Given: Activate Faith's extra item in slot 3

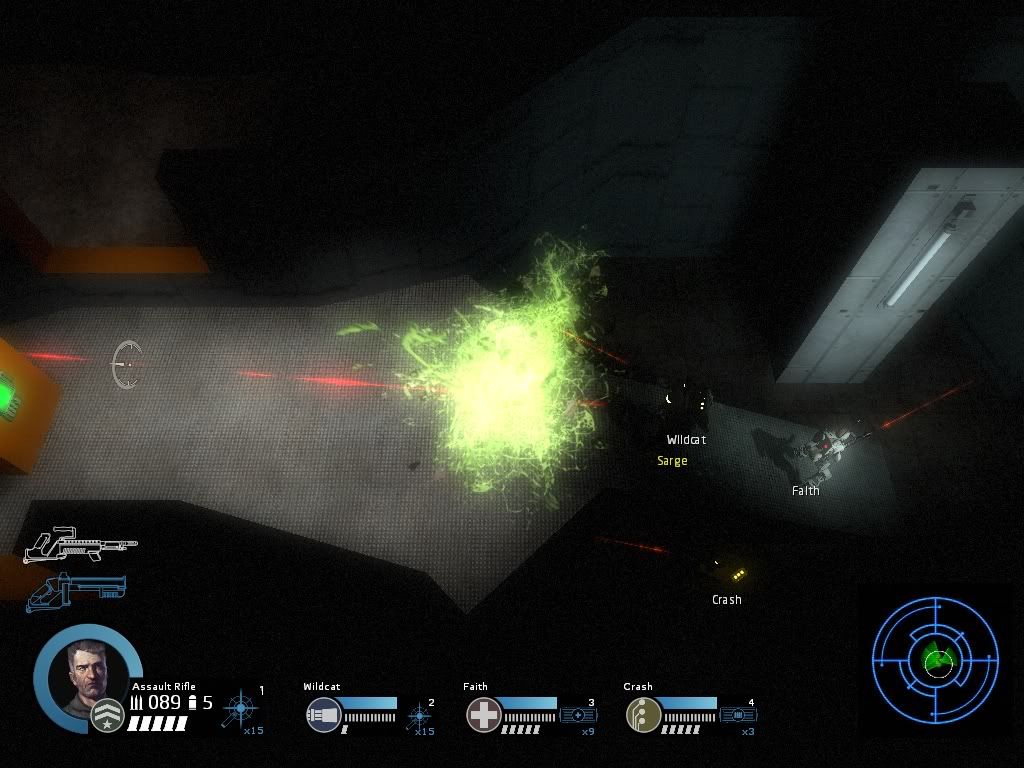Looking at the screenshot, I should [x=578, y=715].
